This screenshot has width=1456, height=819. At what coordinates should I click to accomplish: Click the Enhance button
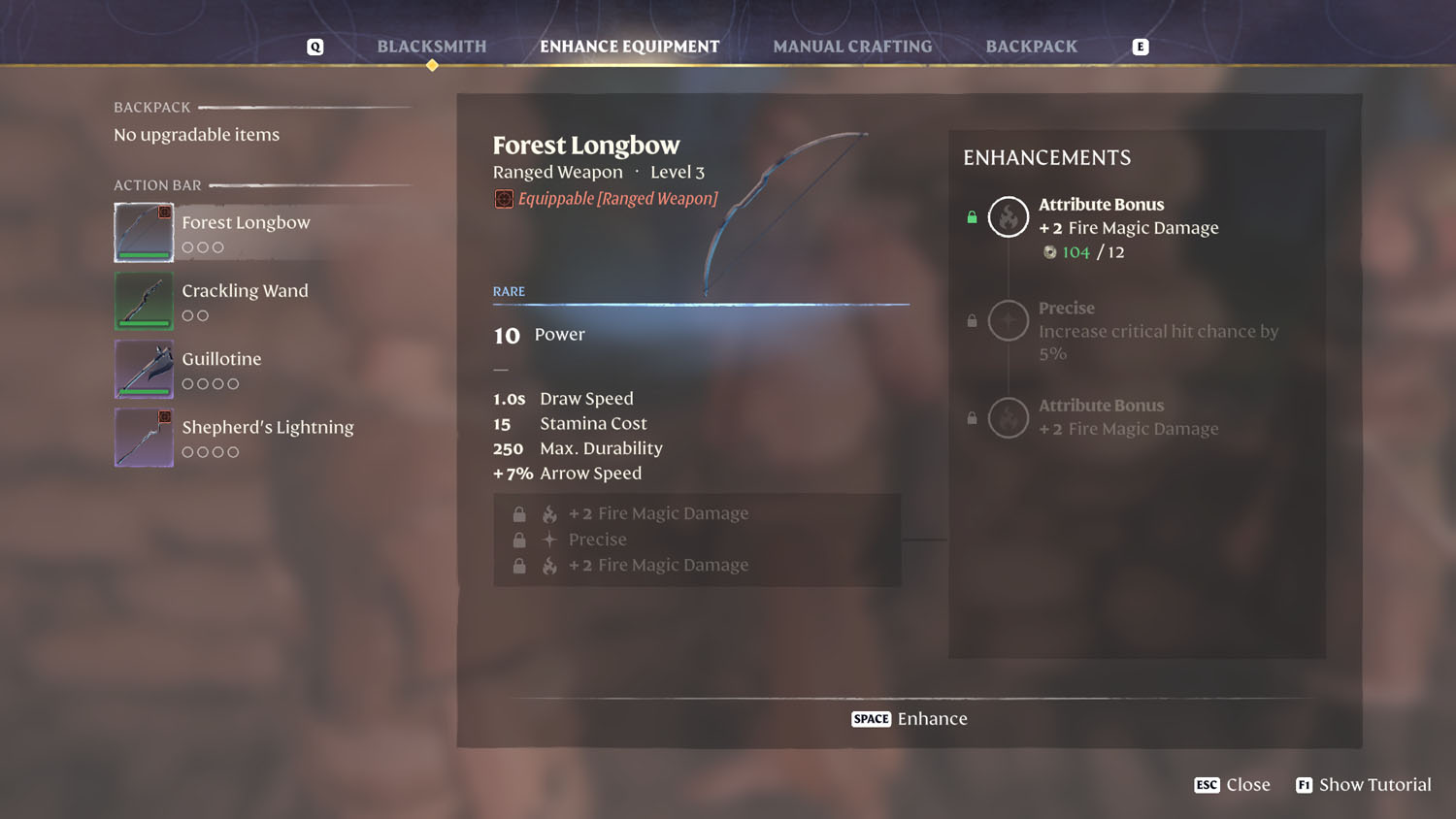coord(910,719)
